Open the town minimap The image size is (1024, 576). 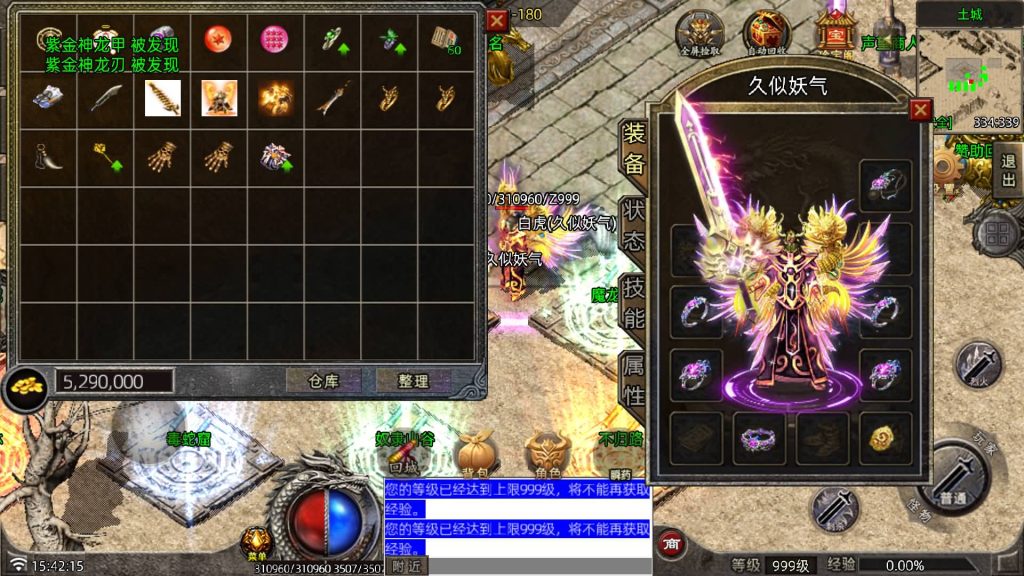coord(969,70)
